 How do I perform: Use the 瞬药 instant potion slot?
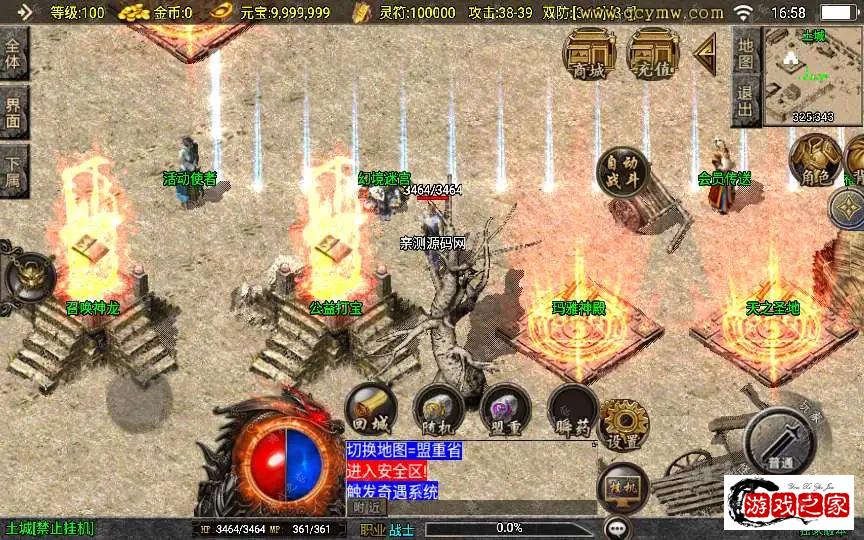572,410
